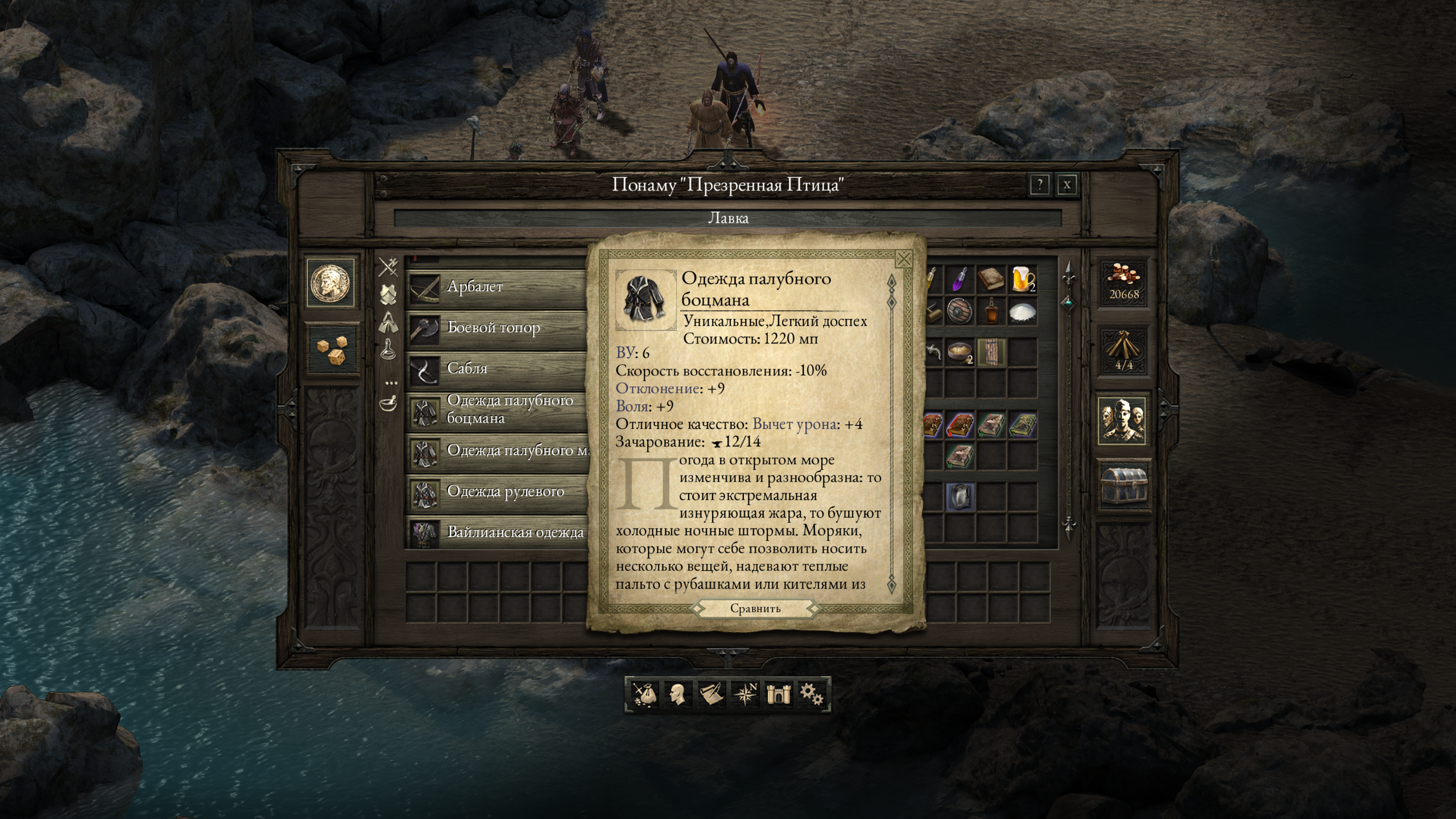Open options with the gears icon
The width and height of the screenshot is (1456, 819).
pos(811,694)
